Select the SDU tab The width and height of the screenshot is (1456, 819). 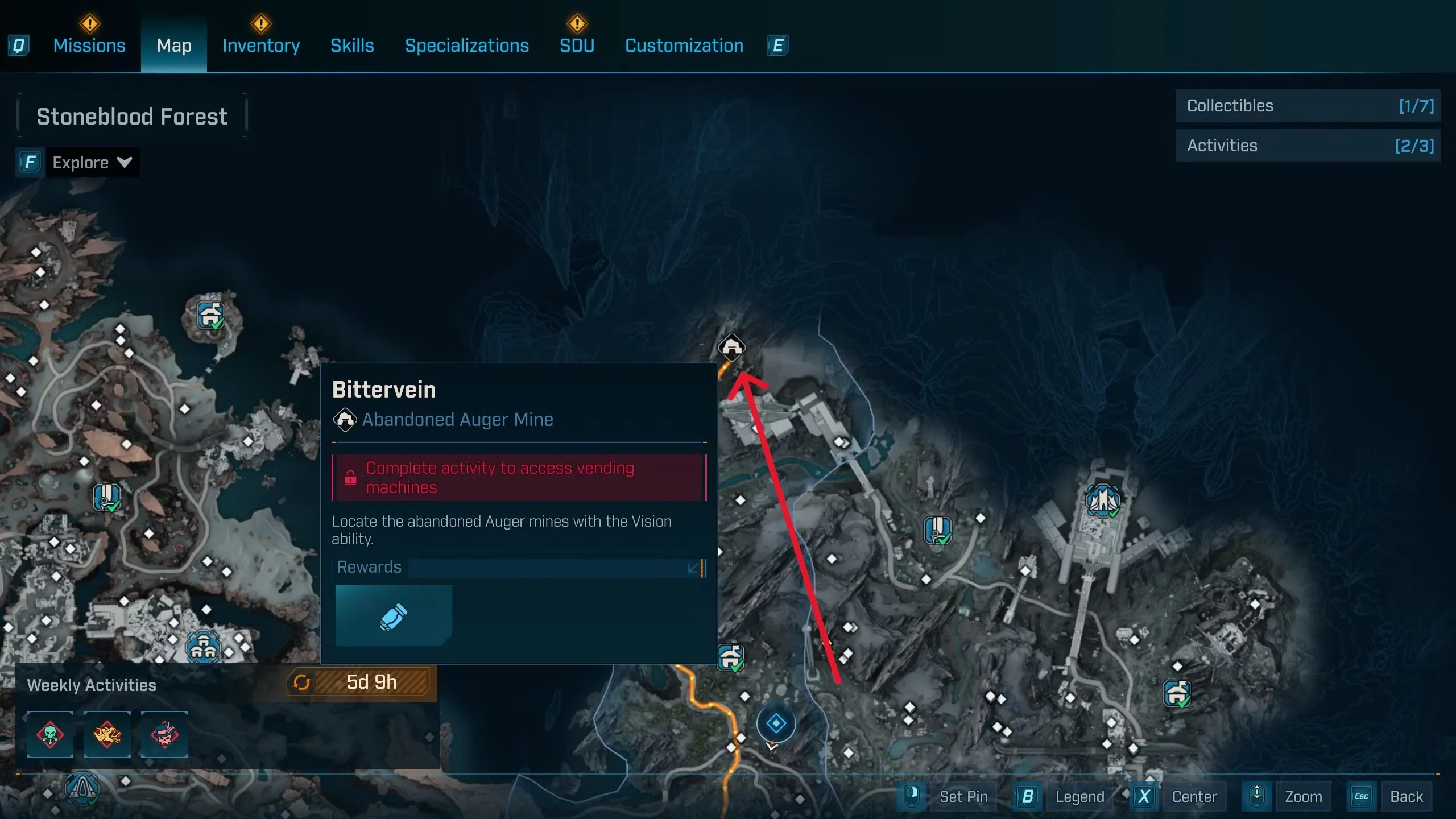click(x=577, y=45)
